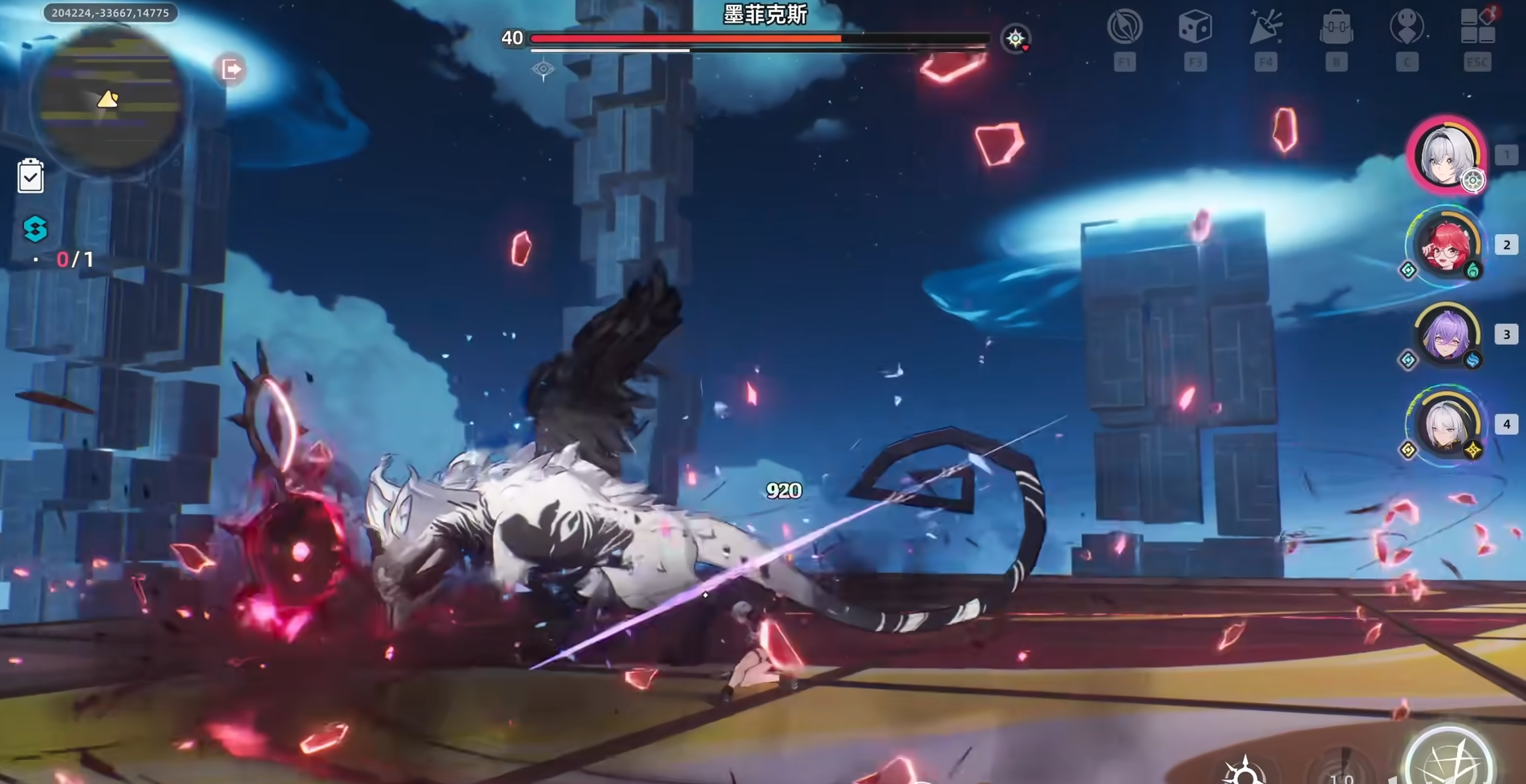Open the party popper events icon

[x=1265, y=27]
